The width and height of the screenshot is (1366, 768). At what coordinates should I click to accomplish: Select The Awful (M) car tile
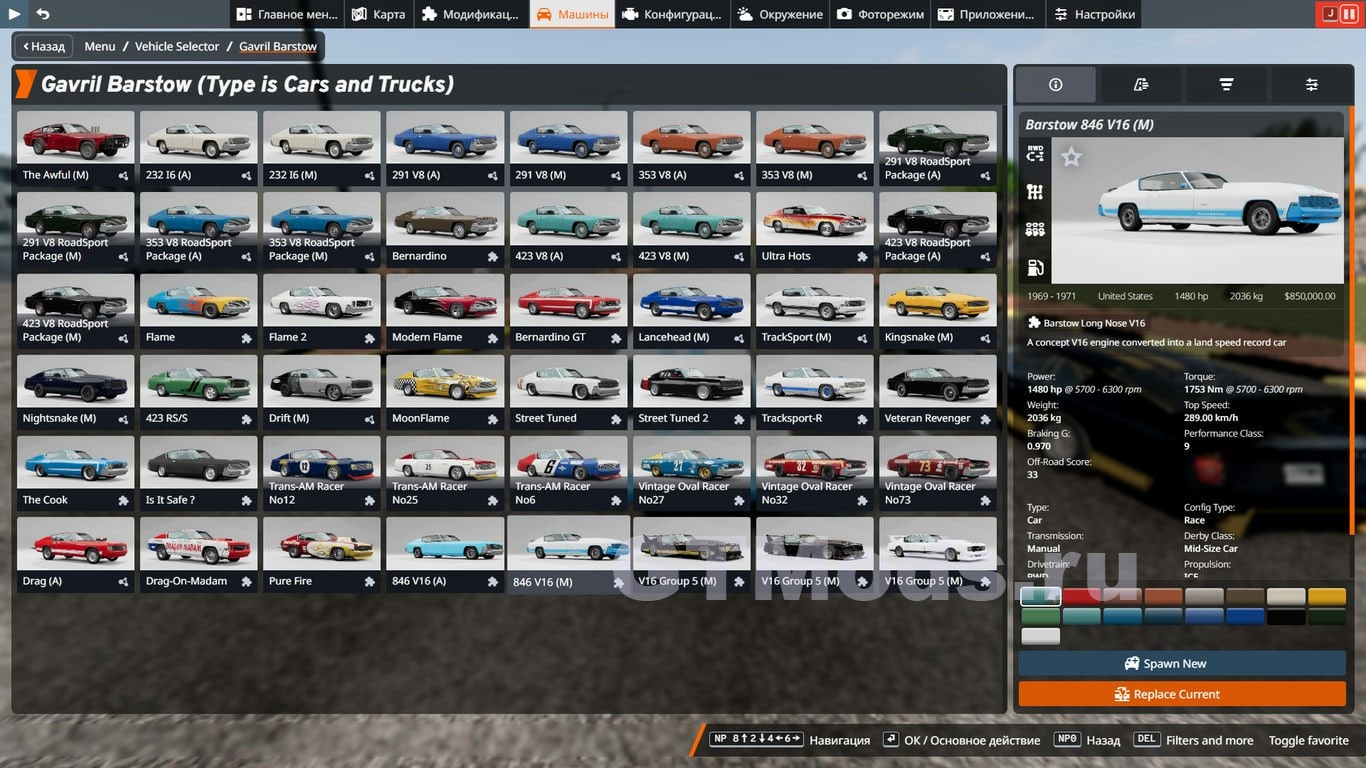76,148
